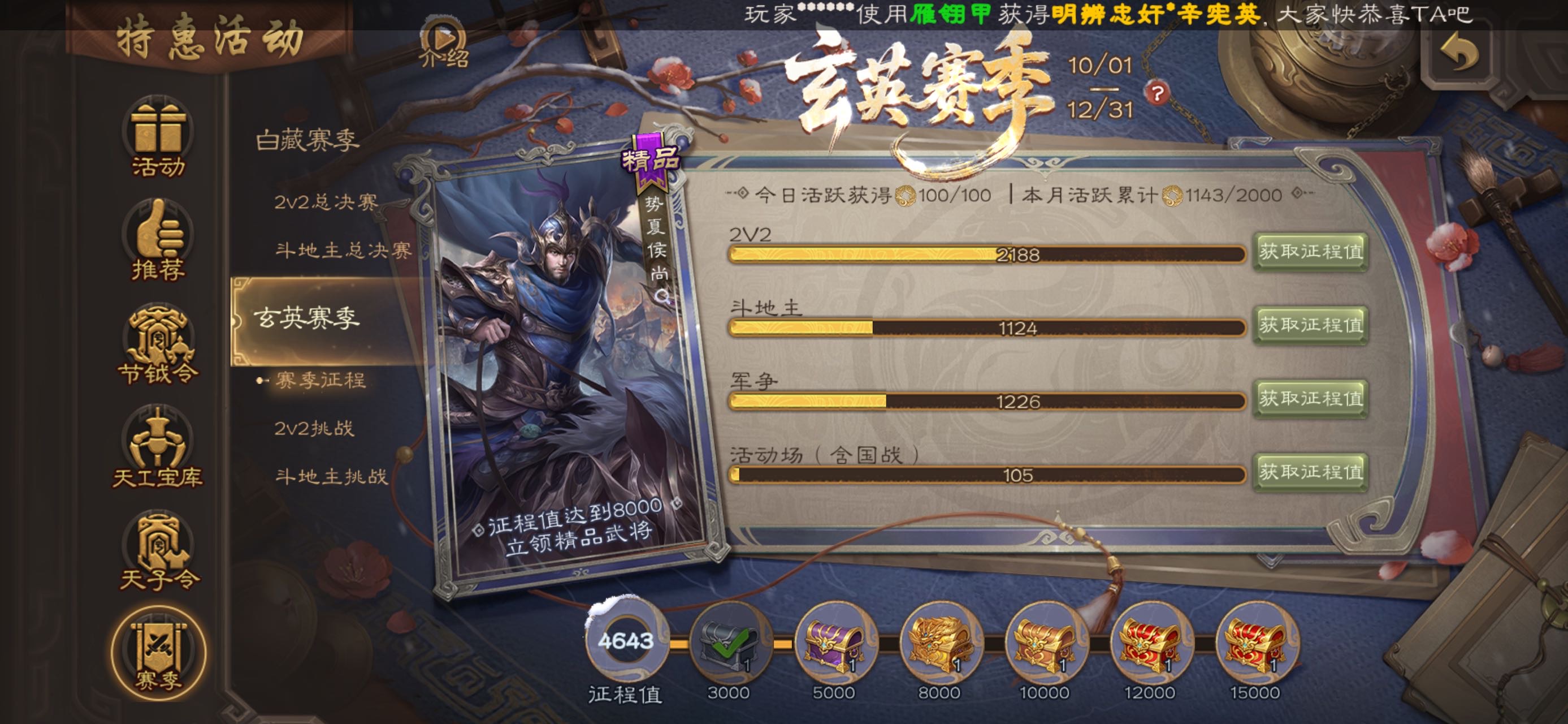Viewport: 1568px width, 724px height.
Task: Select the 玄英赛季 menu entry
Action: [307, 318]
